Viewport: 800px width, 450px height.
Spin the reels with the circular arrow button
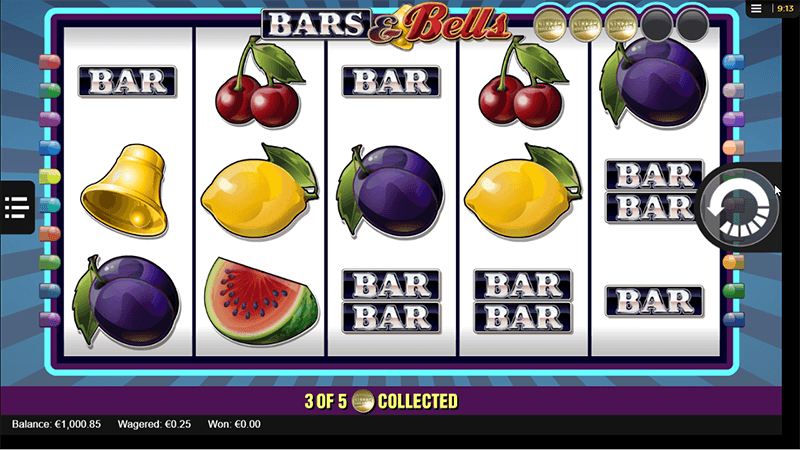(738, 208)
